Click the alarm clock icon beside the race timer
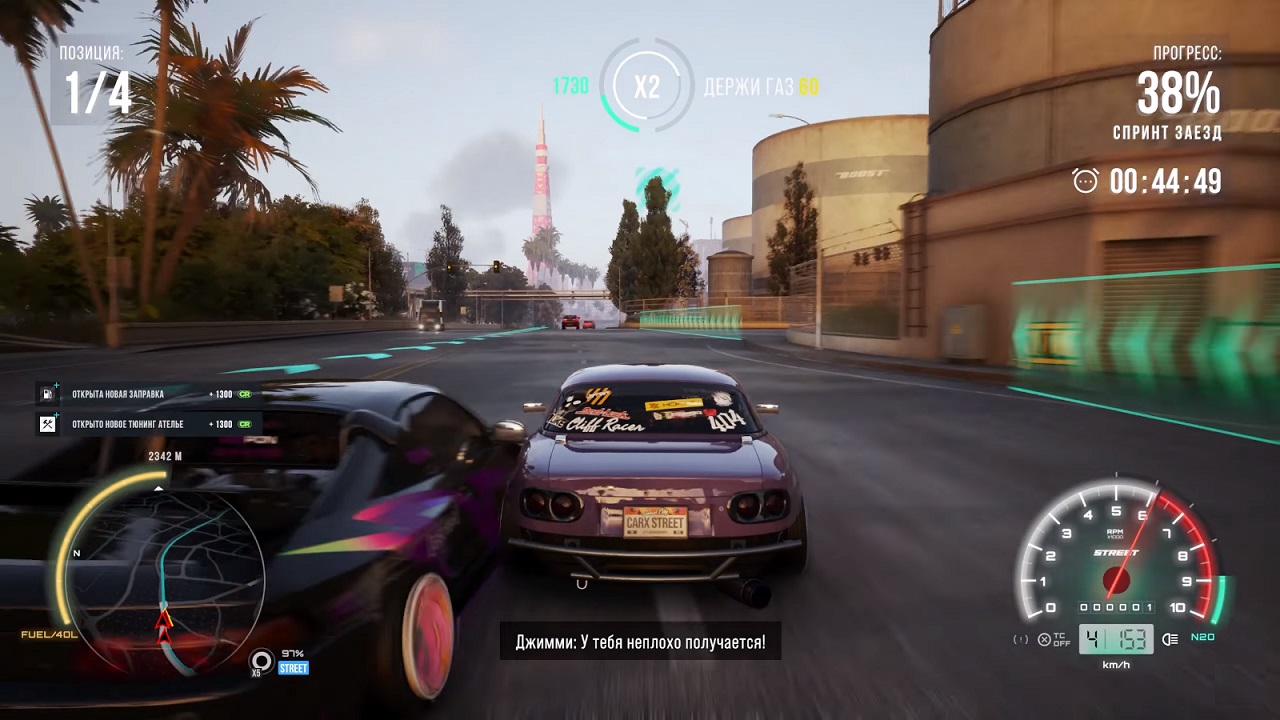 (1085, 182)
